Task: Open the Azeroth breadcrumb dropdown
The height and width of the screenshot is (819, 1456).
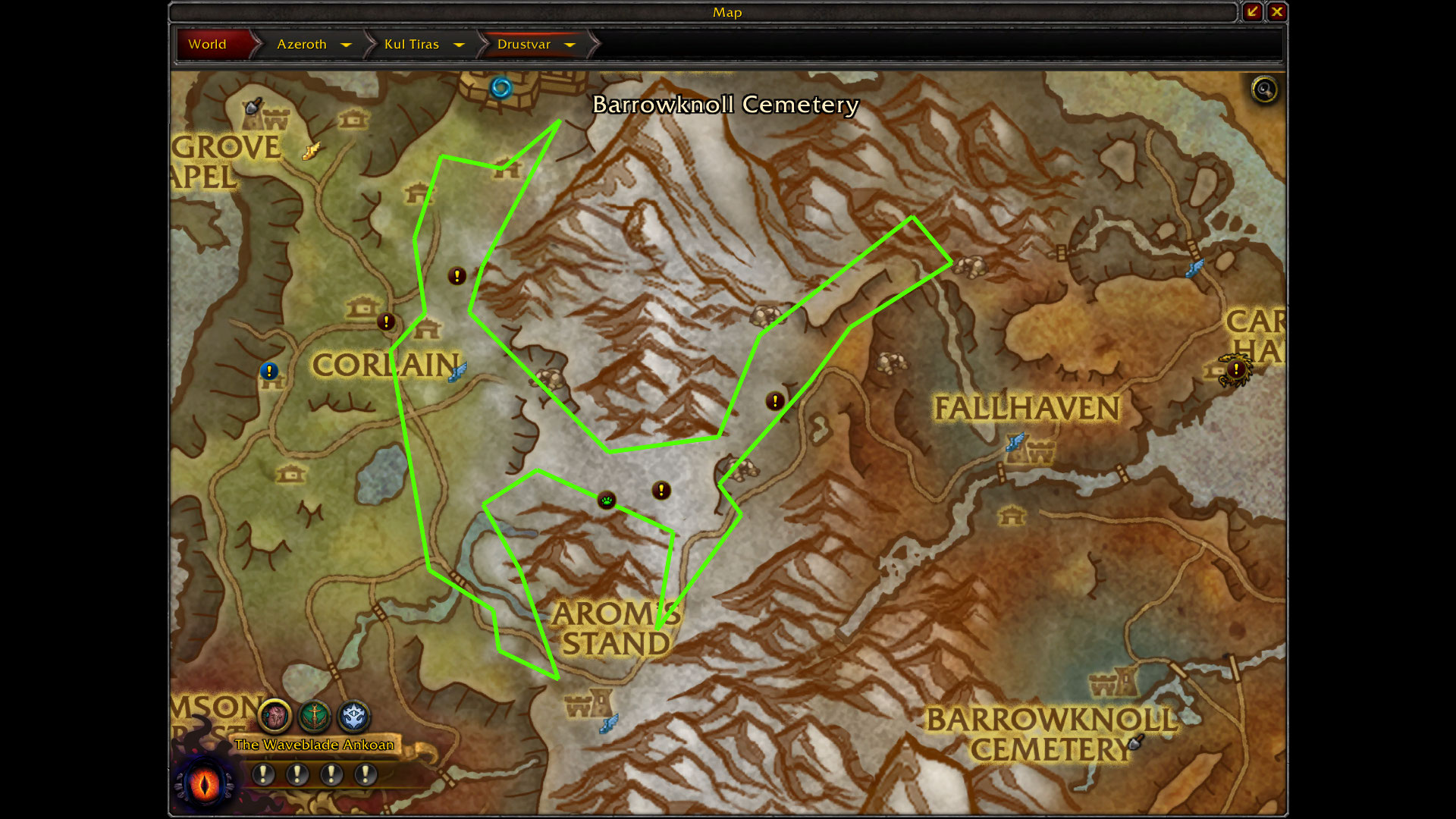Action: [x=346, y=45]
